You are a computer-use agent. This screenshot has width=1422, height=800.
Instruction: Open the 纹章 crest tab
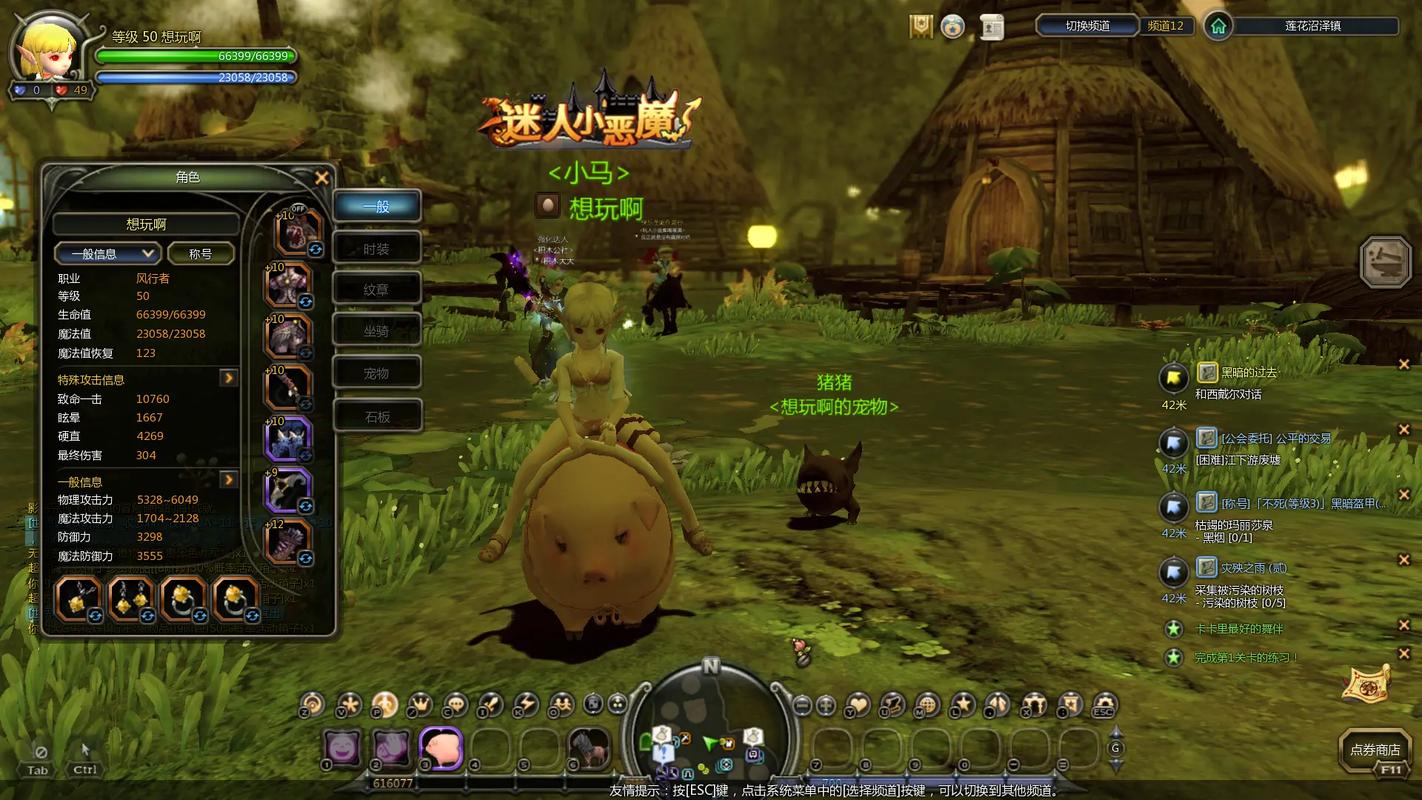(377, 290)
